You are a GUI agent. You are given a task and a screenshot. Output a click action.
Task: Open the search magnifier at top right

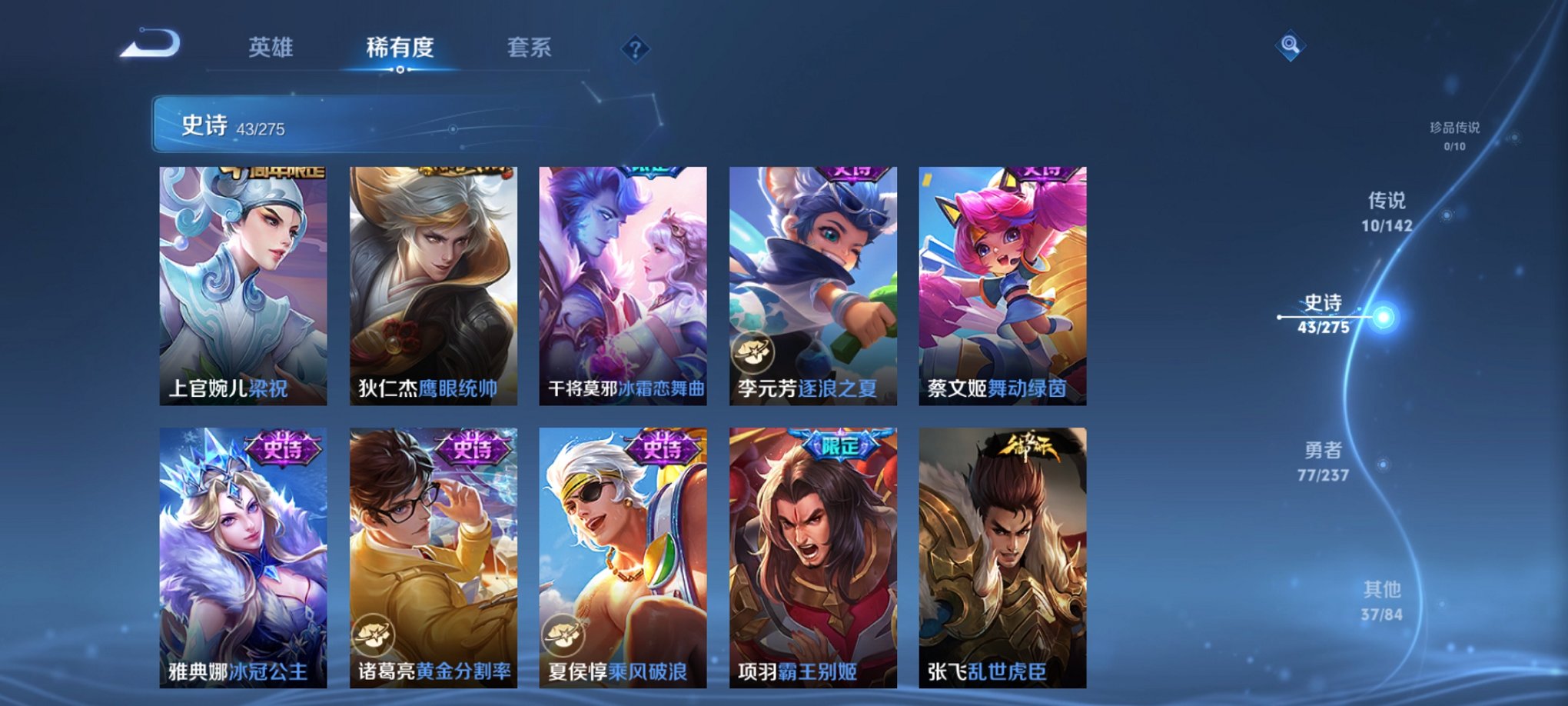(1291, 44)
